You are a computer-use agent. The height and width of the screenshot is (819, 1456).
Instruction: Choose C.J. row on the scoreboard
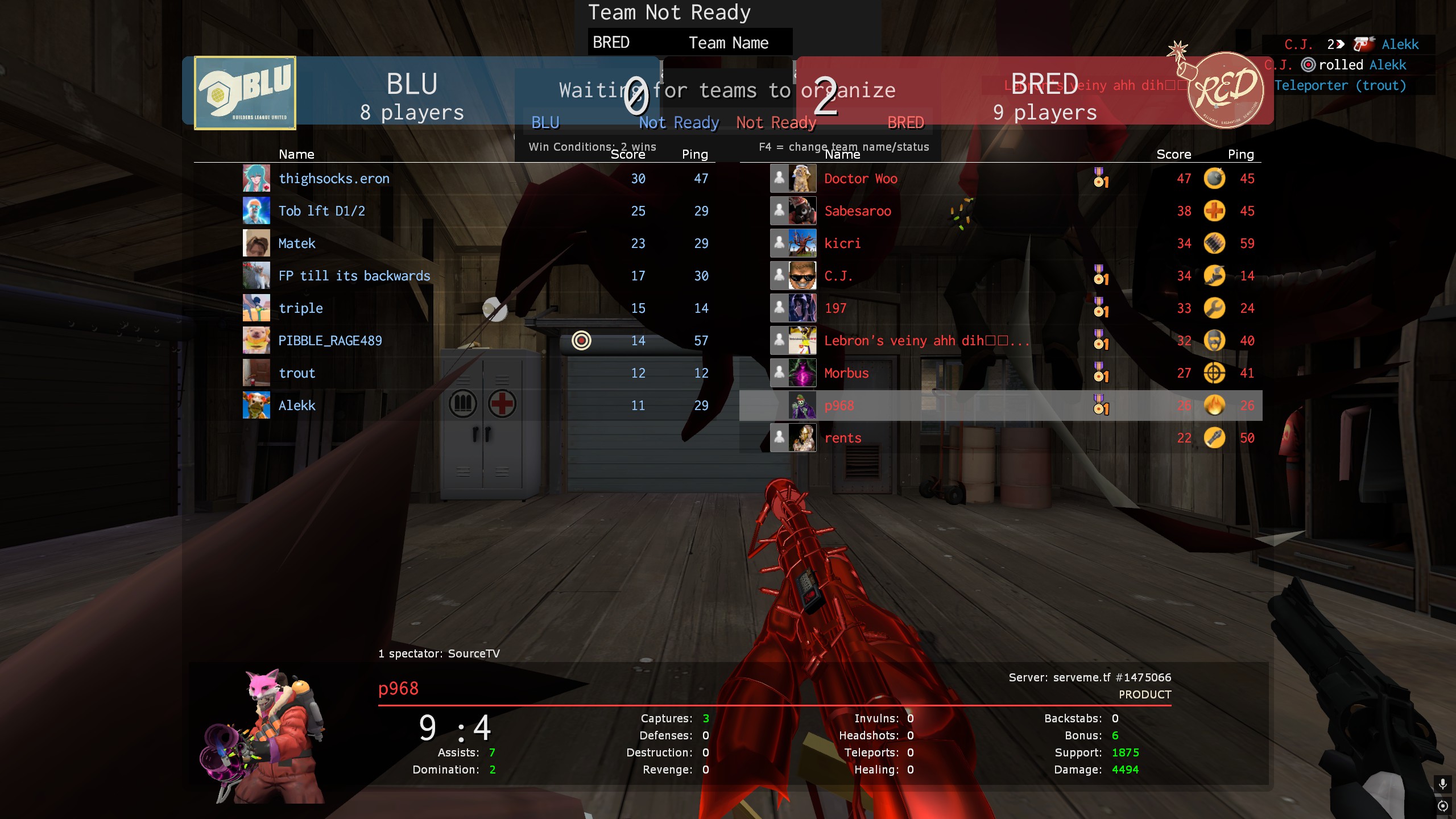[x=838, y=276]
